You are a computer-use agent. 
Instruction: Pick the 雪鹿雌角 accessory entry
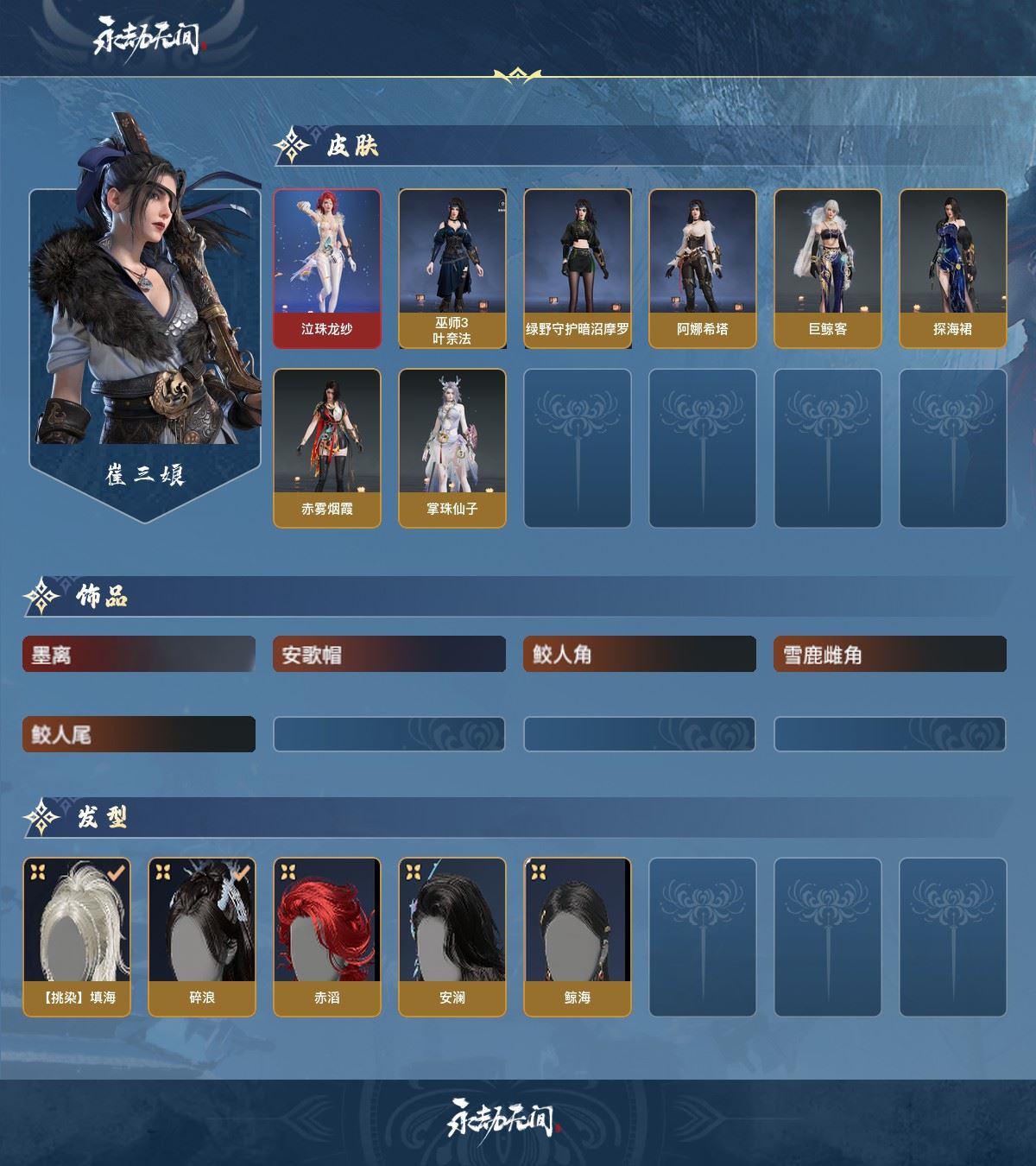pyautogui.click(x=890, y=655)
